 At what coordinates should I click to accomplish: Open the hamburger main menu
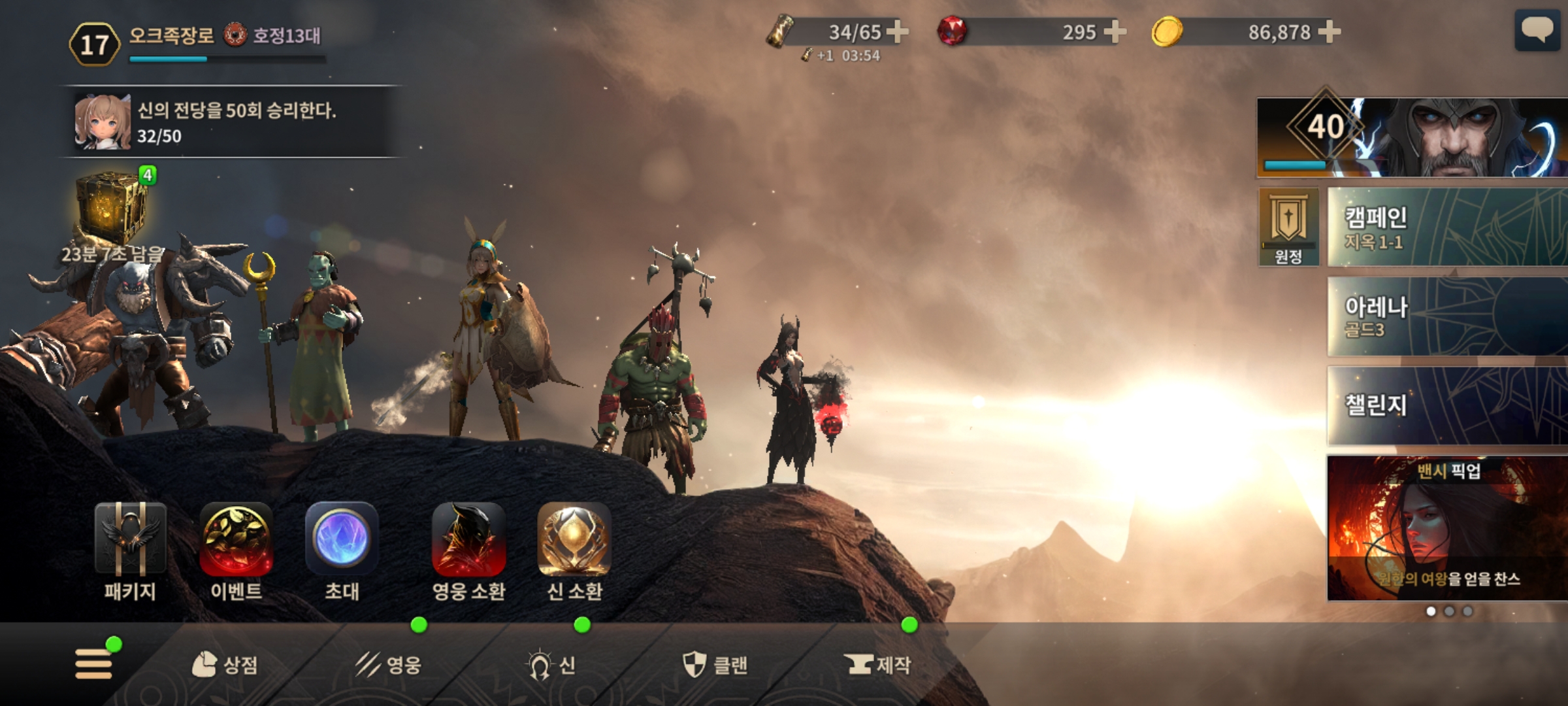[93, 664]
